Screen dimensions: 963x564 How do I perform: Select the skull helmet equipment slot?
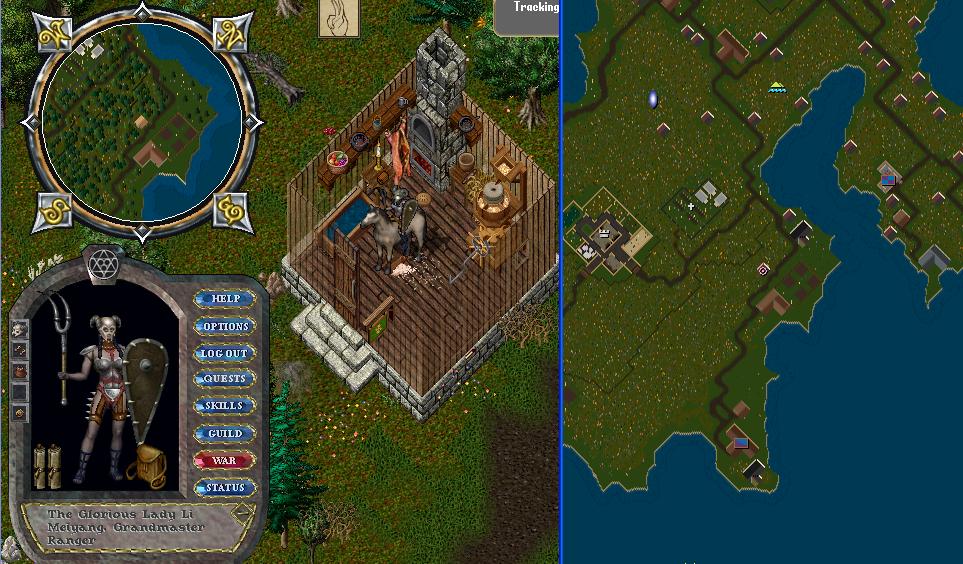point(19,328)
